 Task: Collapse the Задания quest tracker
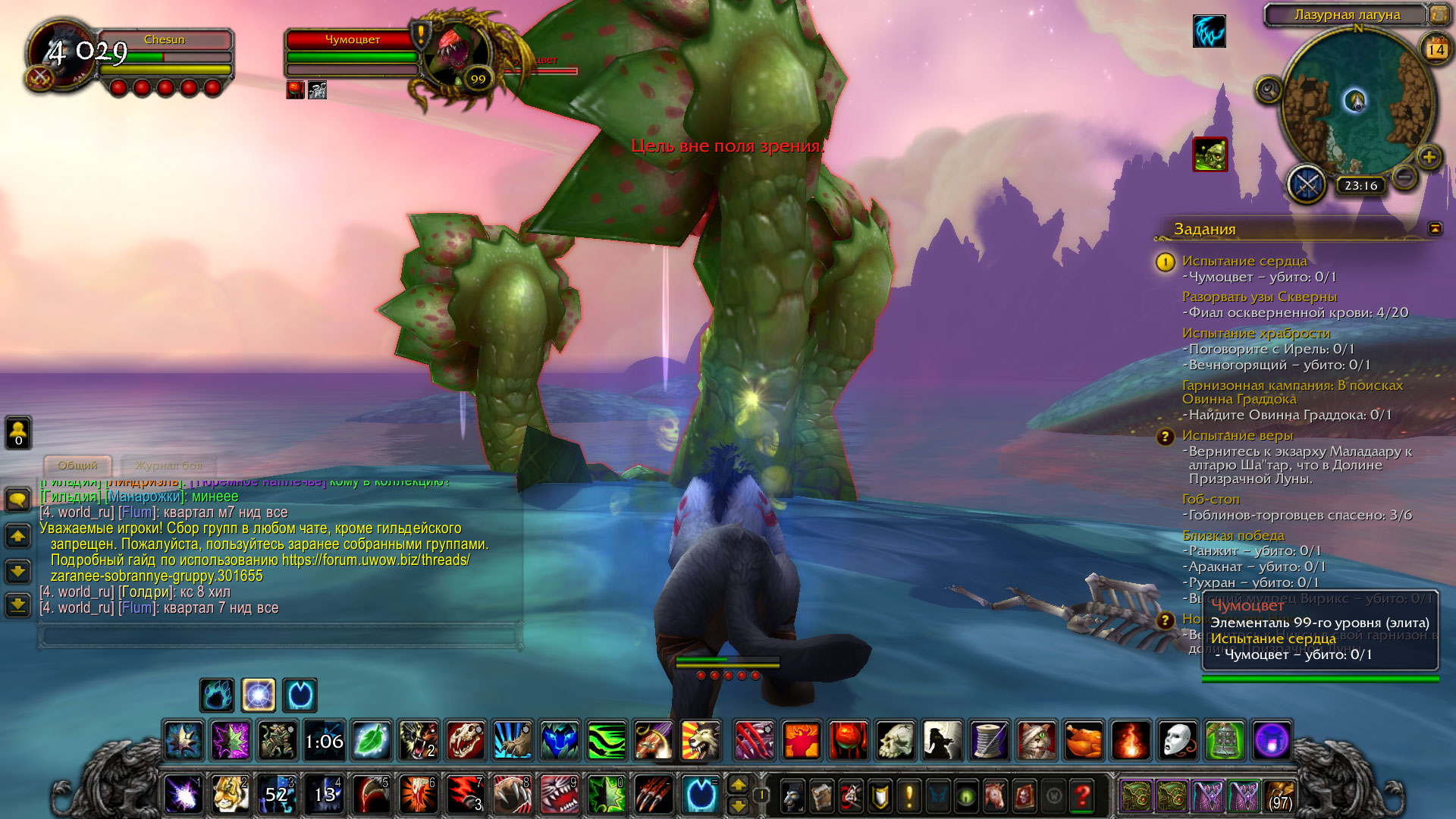1435,228
